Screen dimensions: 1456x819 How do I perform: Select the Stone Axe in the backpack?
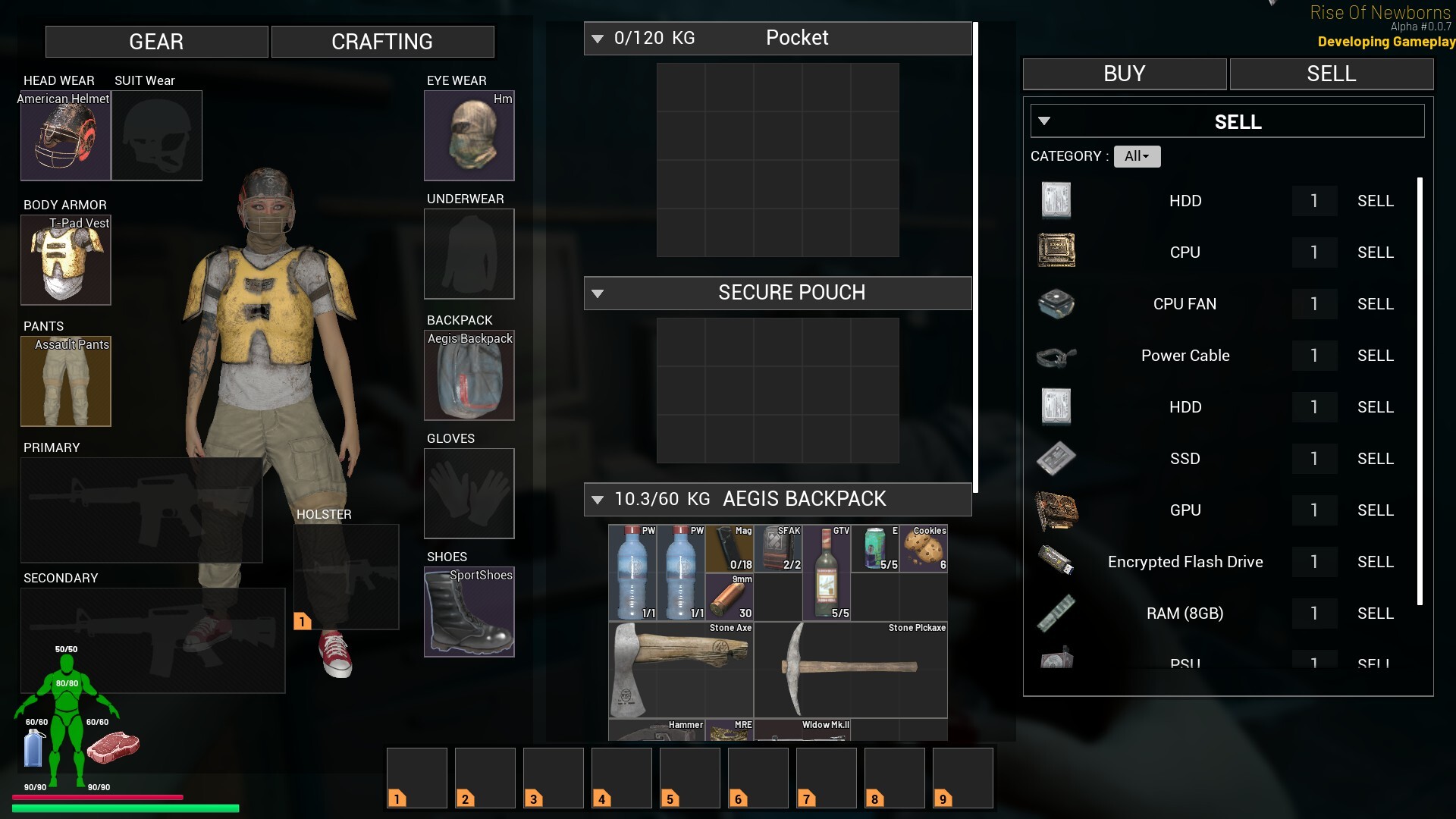680,669
